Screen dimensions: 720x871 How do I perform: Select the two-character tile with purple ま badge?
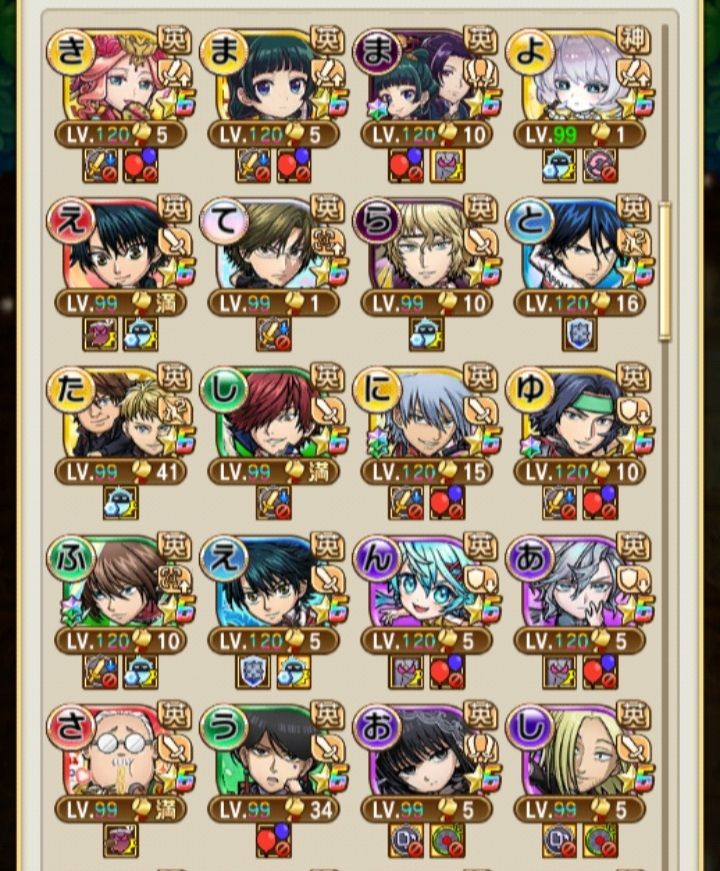point(426,76)
